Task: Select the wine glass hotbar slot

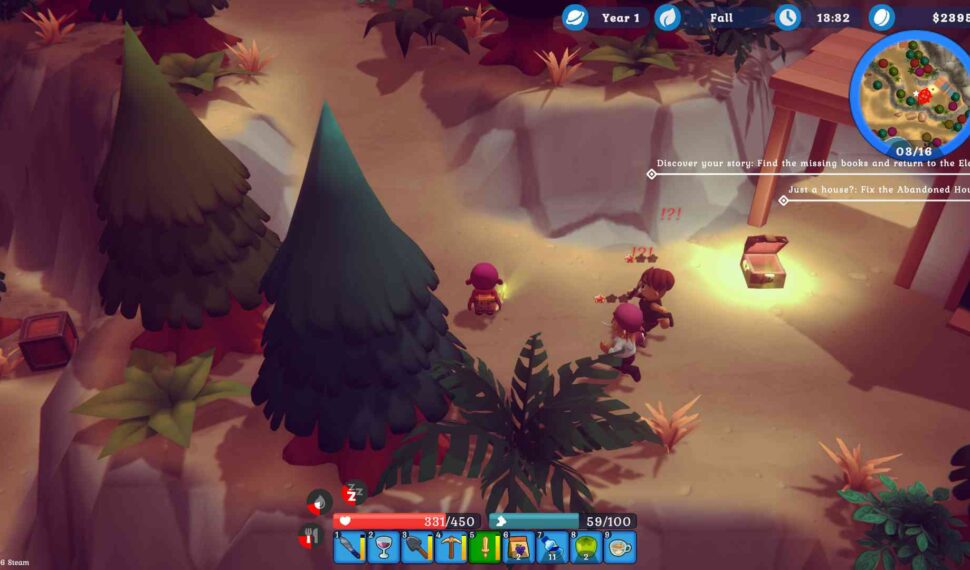Action: tap(383, 547)
